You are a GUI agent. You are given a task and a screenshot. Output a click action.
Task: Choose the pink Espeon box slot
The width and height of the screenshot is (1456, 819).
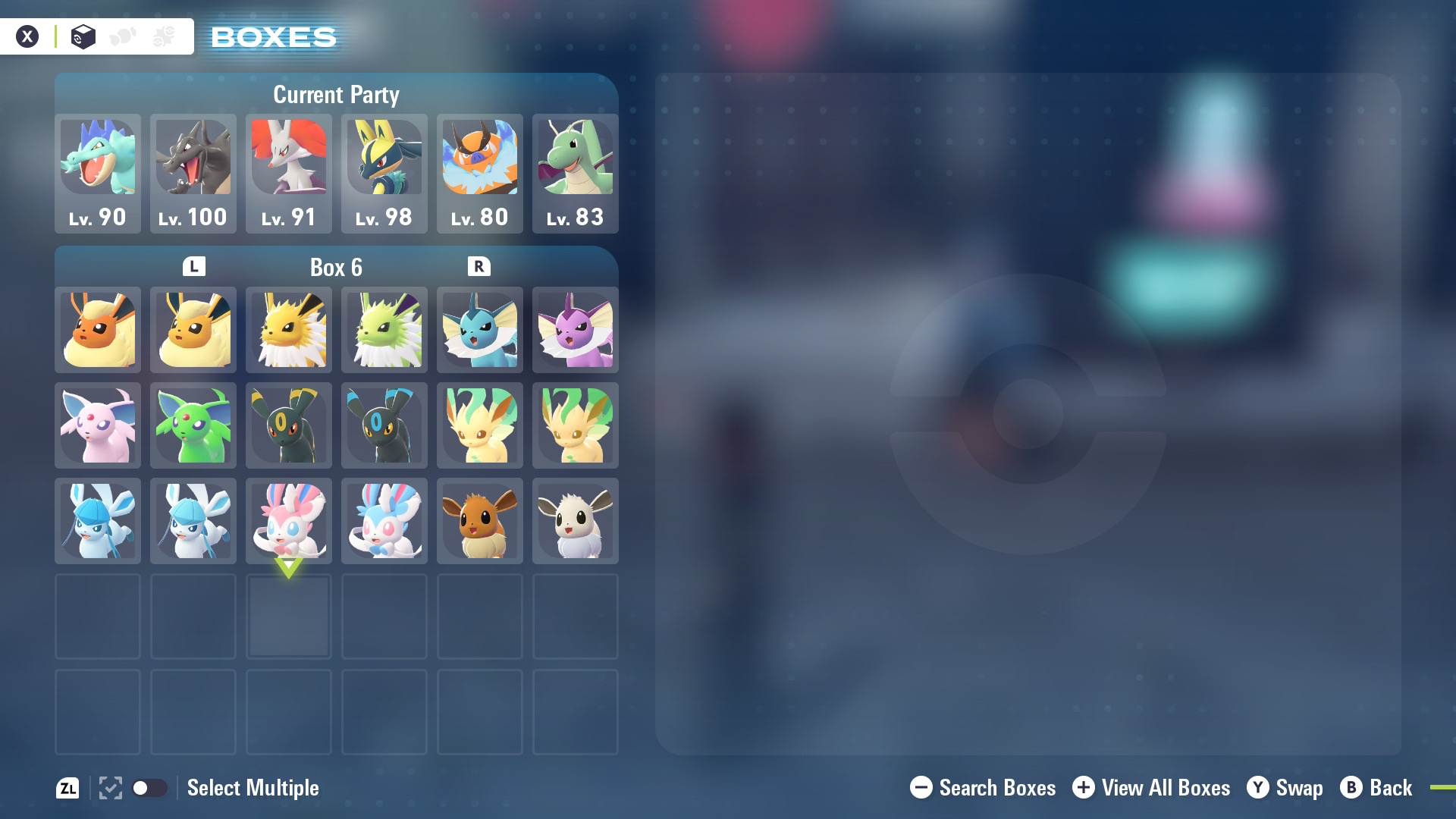[98, 425]
